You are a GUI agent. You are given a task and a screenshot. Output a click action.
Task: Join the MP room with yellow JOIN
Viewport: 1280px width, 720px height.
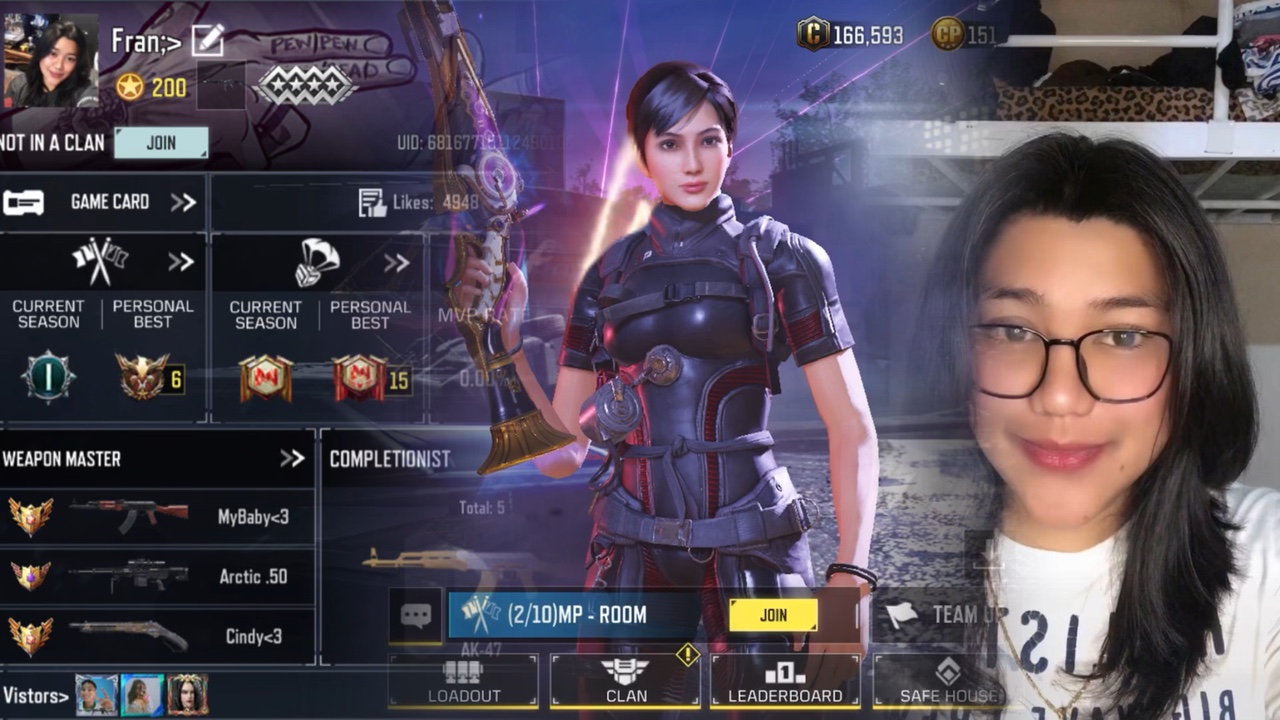point(773,615)
